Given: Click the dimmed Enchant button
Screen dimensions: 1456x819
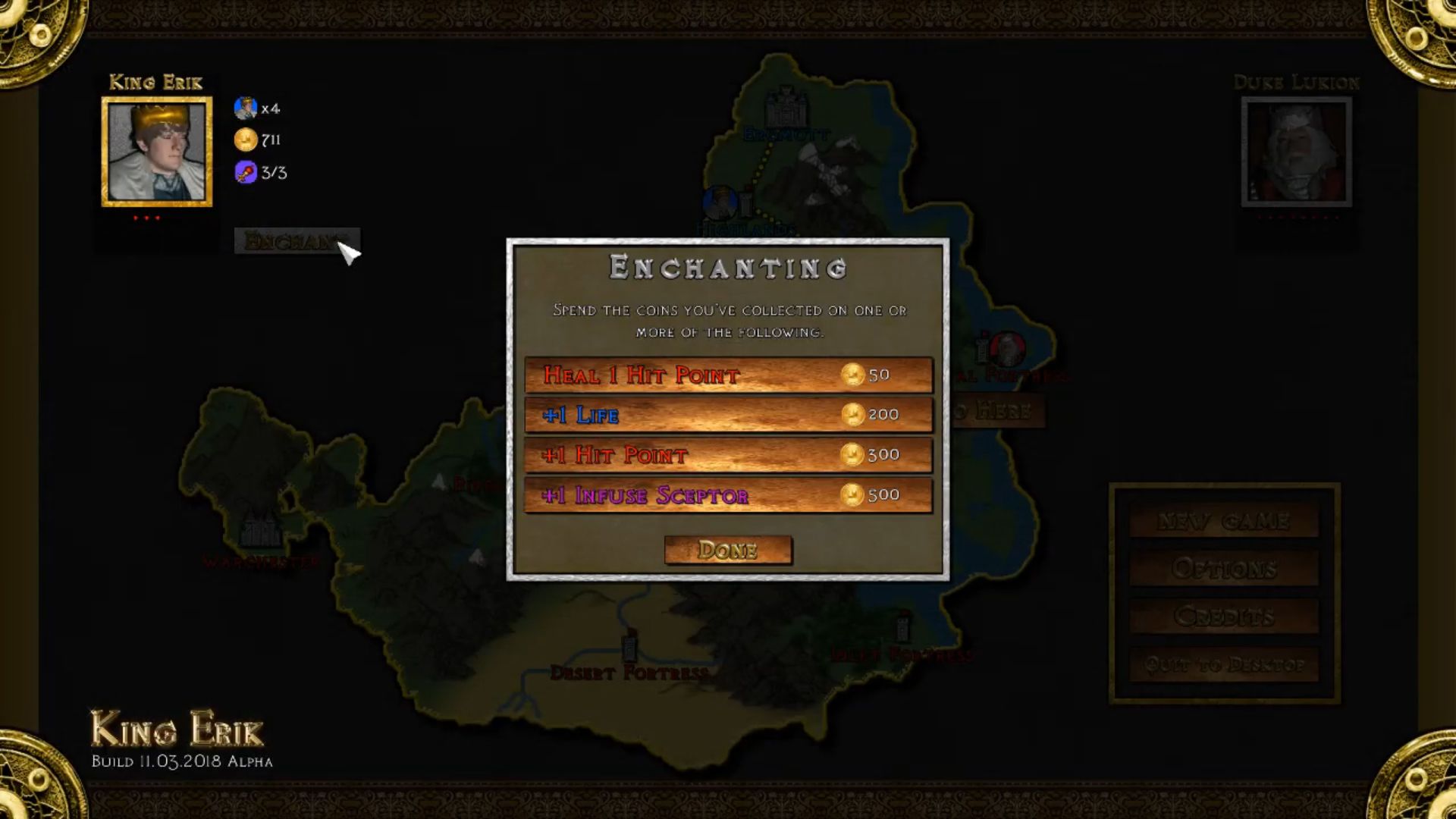Looking at the screenshot, I should 296,241.
